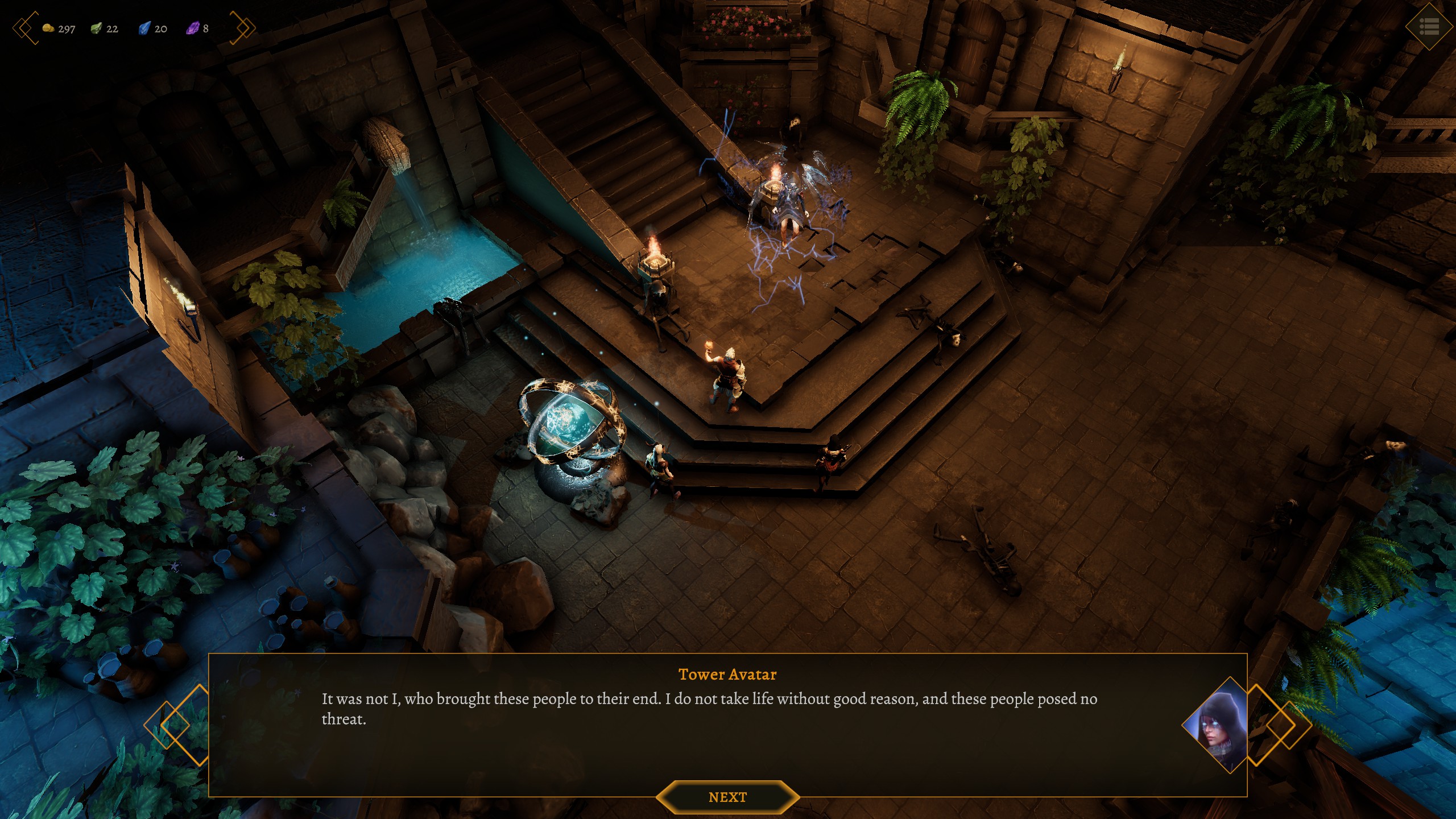
Task: Click the hooded Tower Avatar portrait
Action: click(1216, 725)
